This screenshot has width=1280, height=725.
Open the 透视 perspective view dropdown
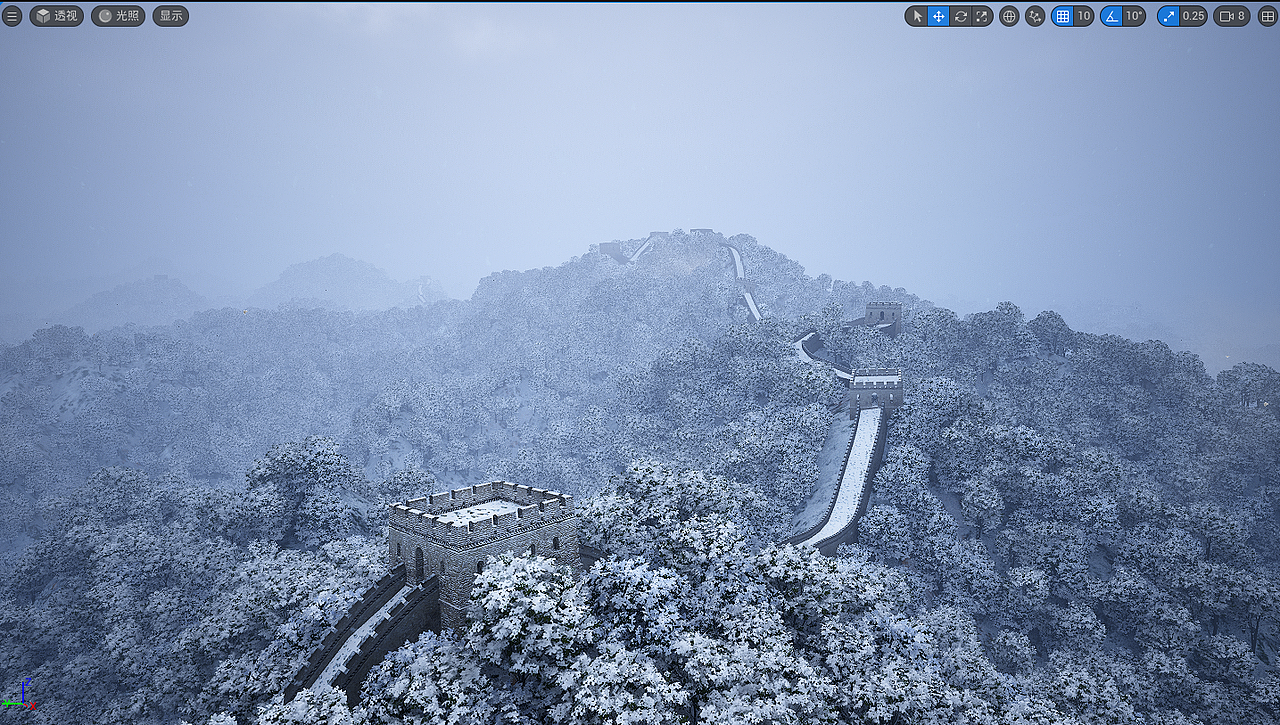[57, 16]
